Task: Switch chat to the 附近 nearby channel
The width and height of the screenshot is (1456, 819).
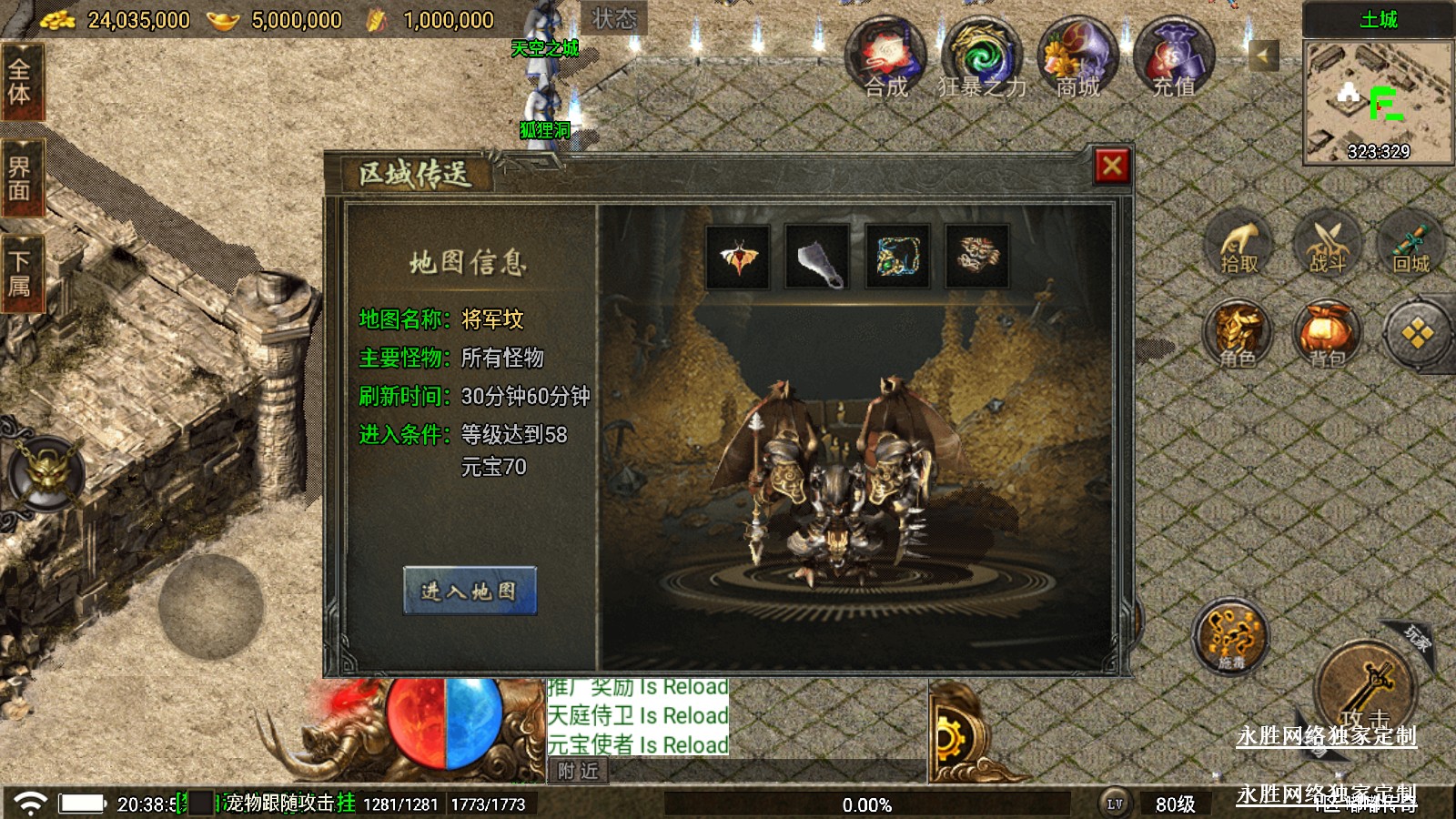Action: click(579, 772)
